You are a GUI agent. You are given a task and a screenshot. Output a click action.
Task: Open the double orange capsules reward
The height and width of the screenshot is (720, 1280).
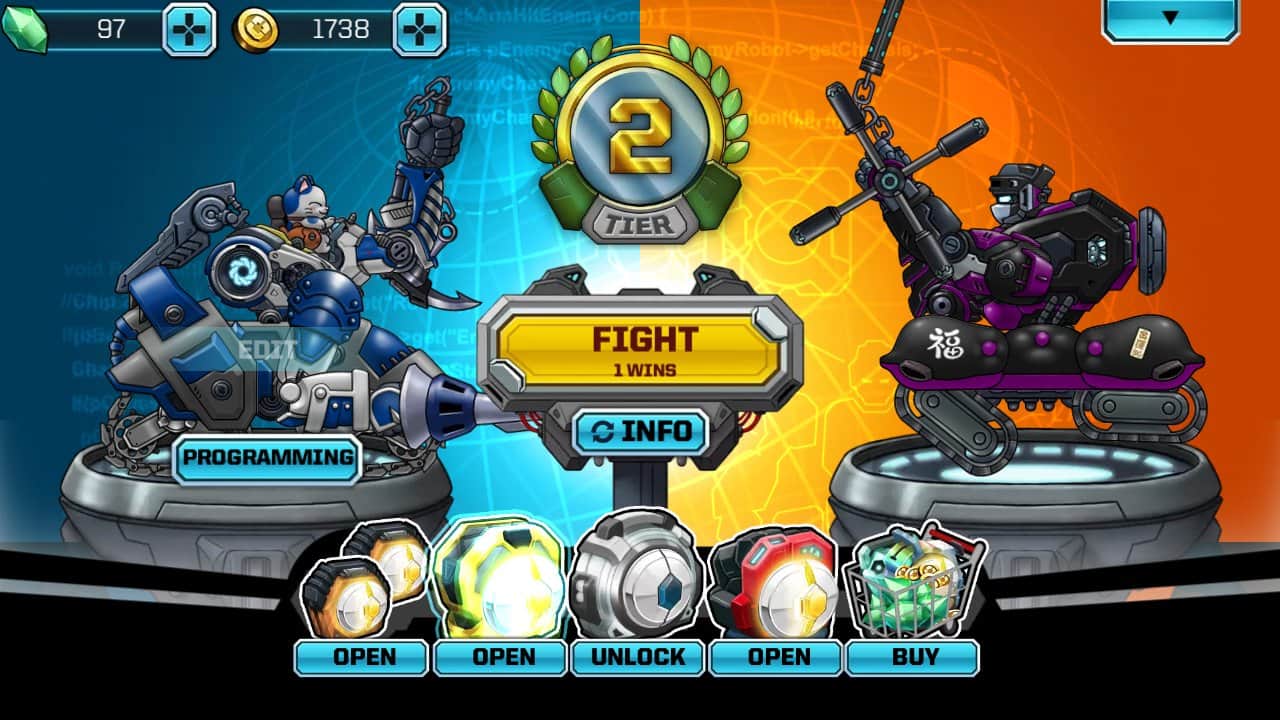pos(361,657)
